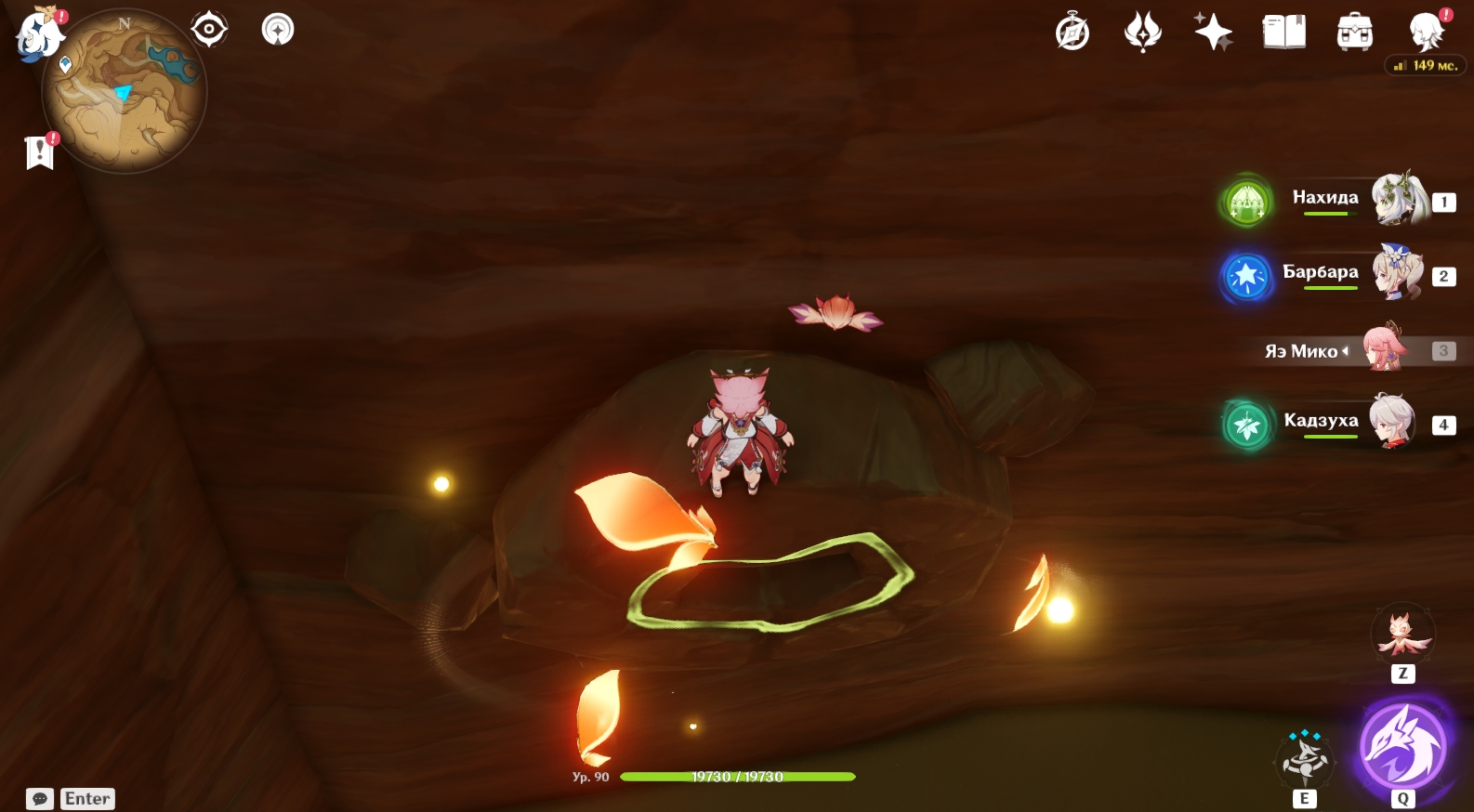Viewport: 1474px width, 812px height.
Task: Open the quest log bookmark
Action: (39, 151)
